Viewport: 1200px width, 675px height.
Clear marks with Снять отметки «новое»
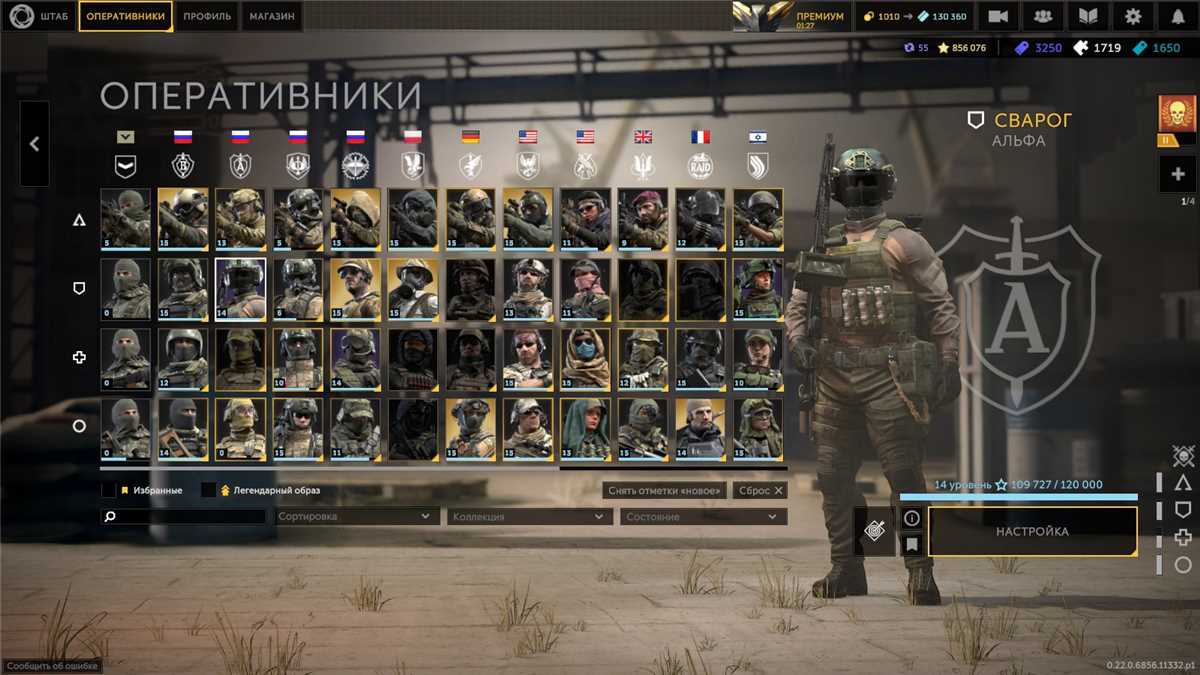(665, 491)
